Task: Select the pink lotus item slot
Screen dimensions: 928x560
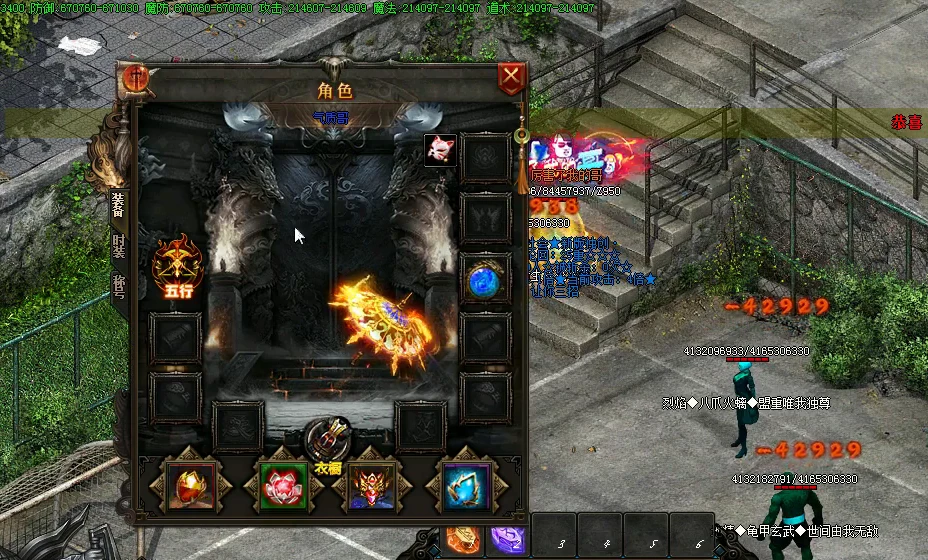Action: [283, 486]
